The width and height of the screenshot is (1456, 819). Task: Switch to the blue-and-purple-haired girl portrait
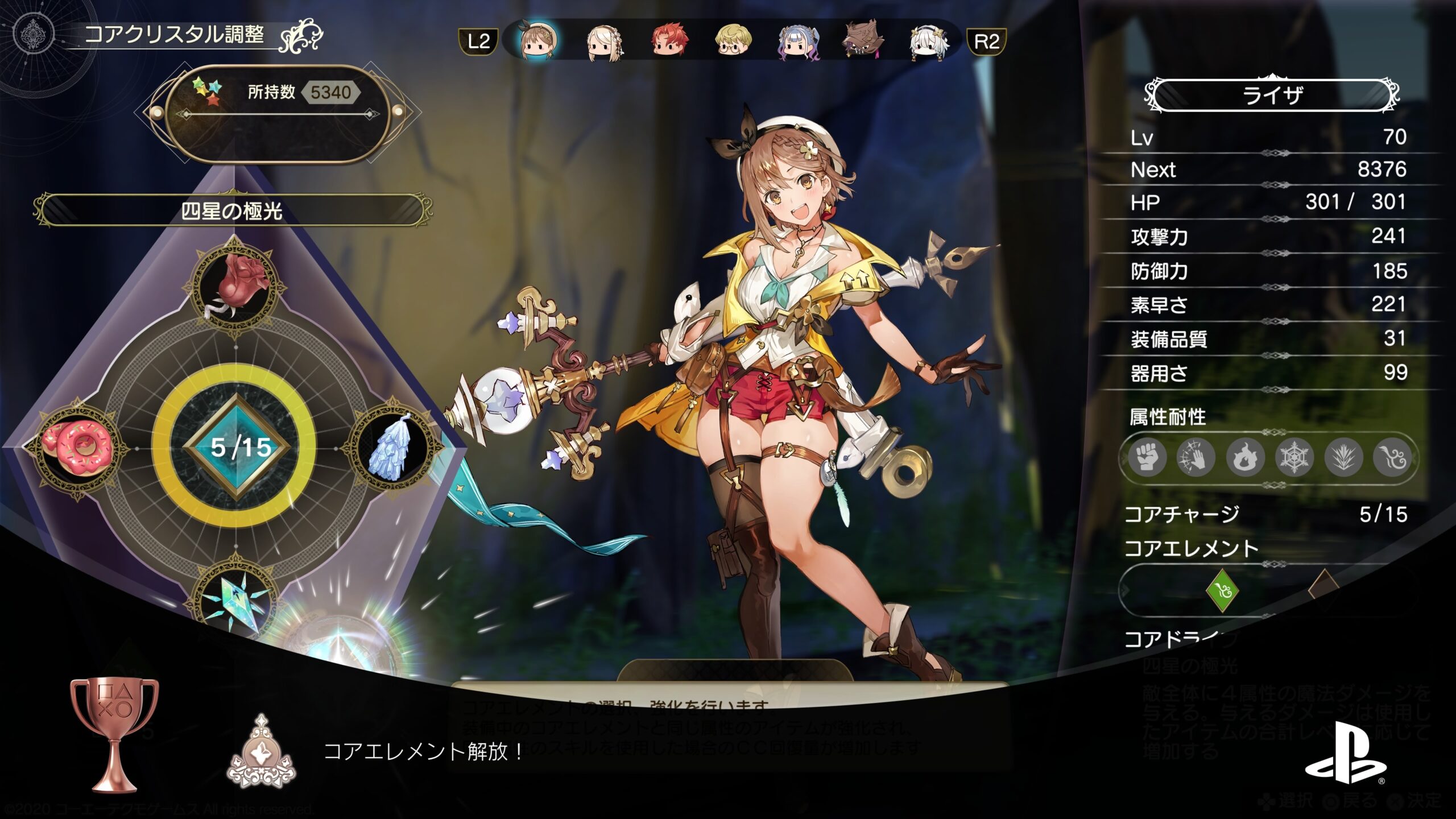(799, 42)
